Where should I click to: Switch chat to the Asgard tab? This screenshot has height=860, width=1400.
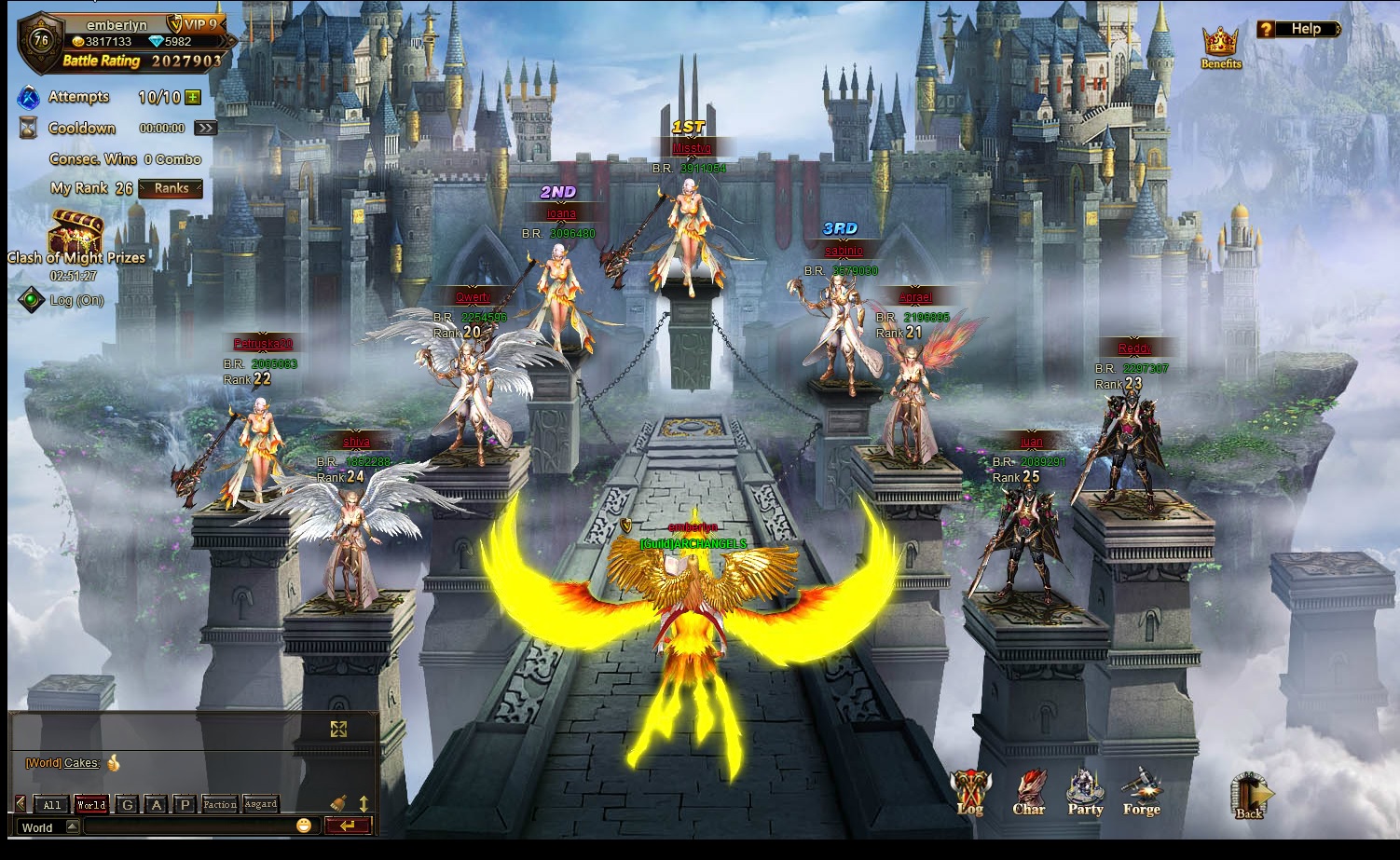tap(260, 804)
